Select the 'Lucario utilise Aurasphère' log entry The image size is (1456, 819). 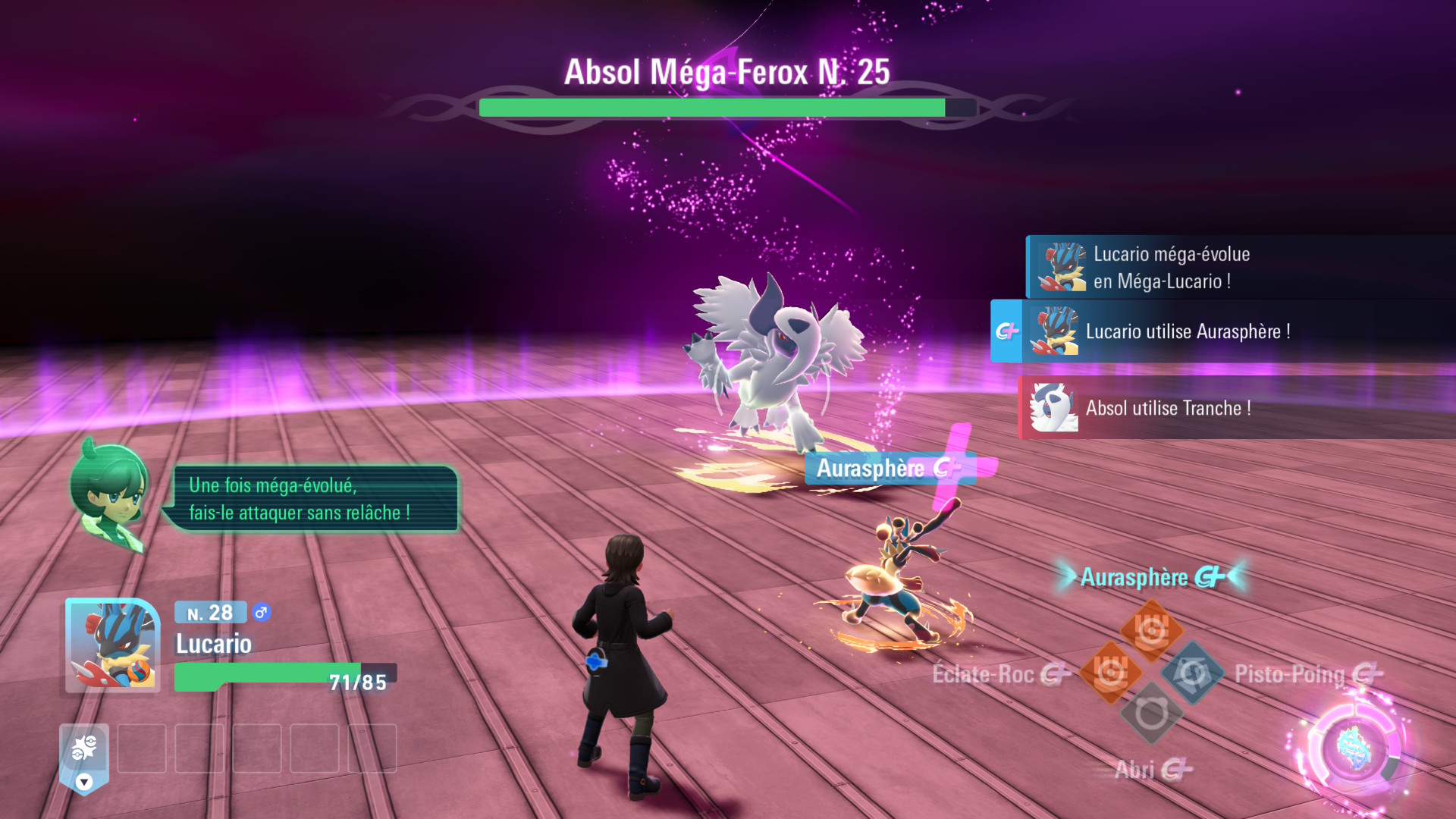[x=1222, y=331]
